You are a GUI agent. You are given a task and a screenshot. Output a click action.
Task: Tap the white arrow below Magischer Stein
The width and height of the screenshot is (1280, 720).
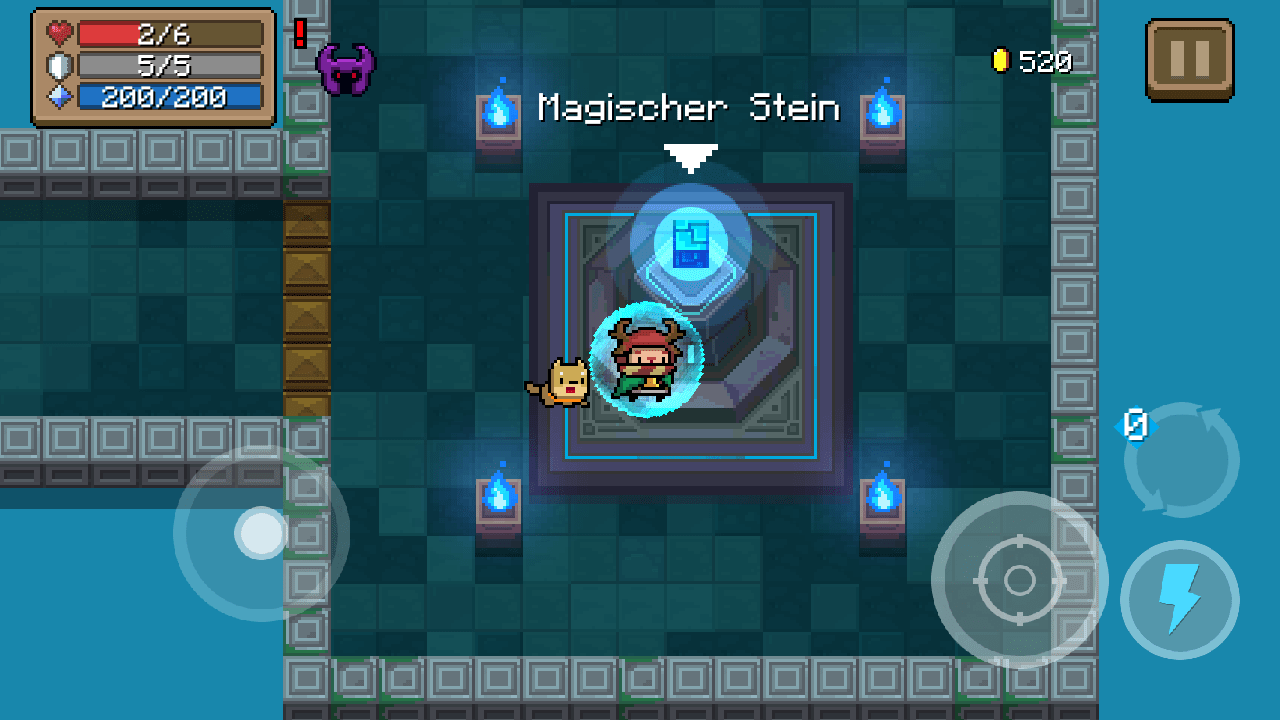pos(690,155)
